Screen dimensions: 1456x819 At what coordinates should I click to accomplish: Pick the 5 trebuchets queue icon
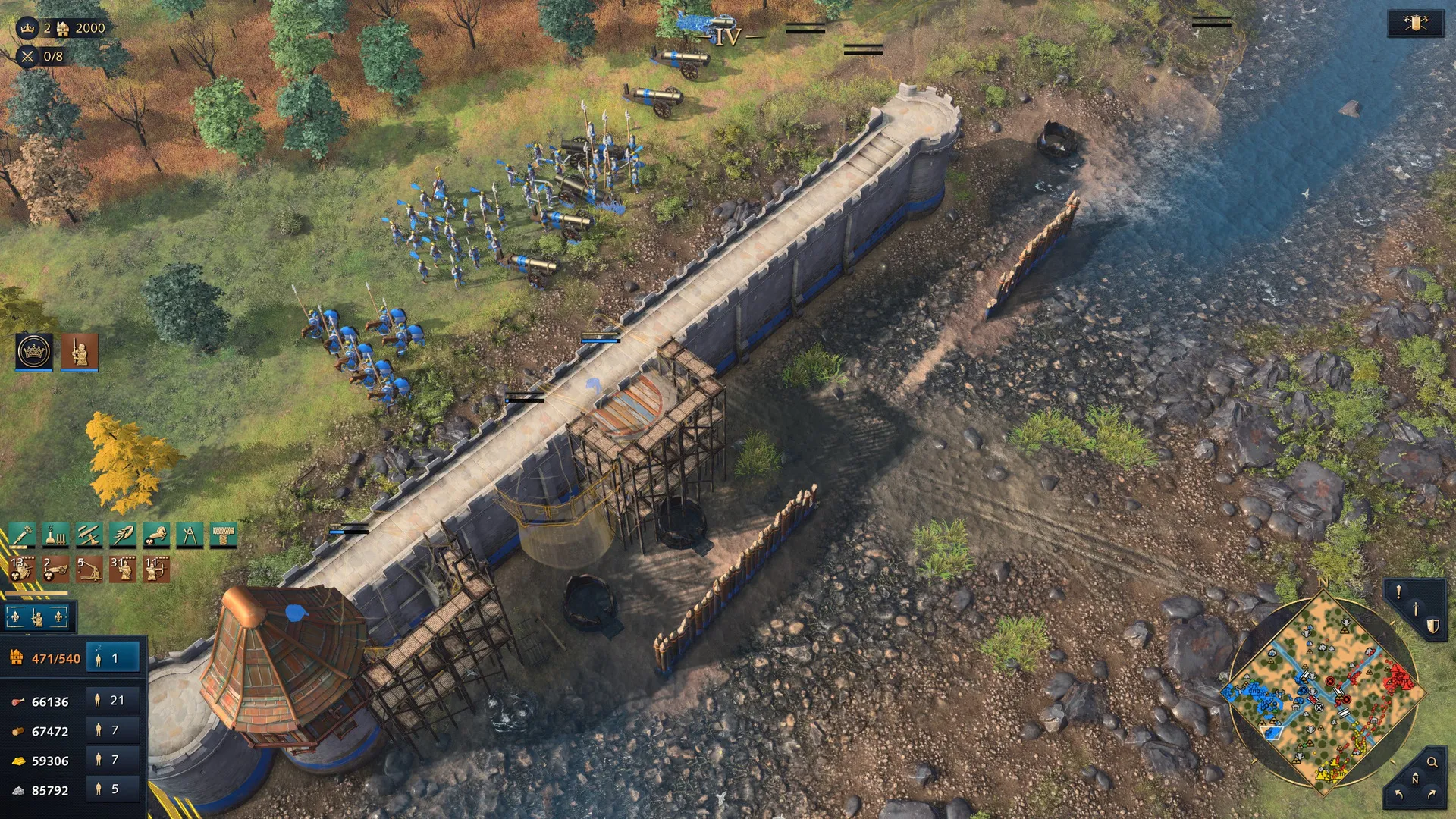coord(89,570)
